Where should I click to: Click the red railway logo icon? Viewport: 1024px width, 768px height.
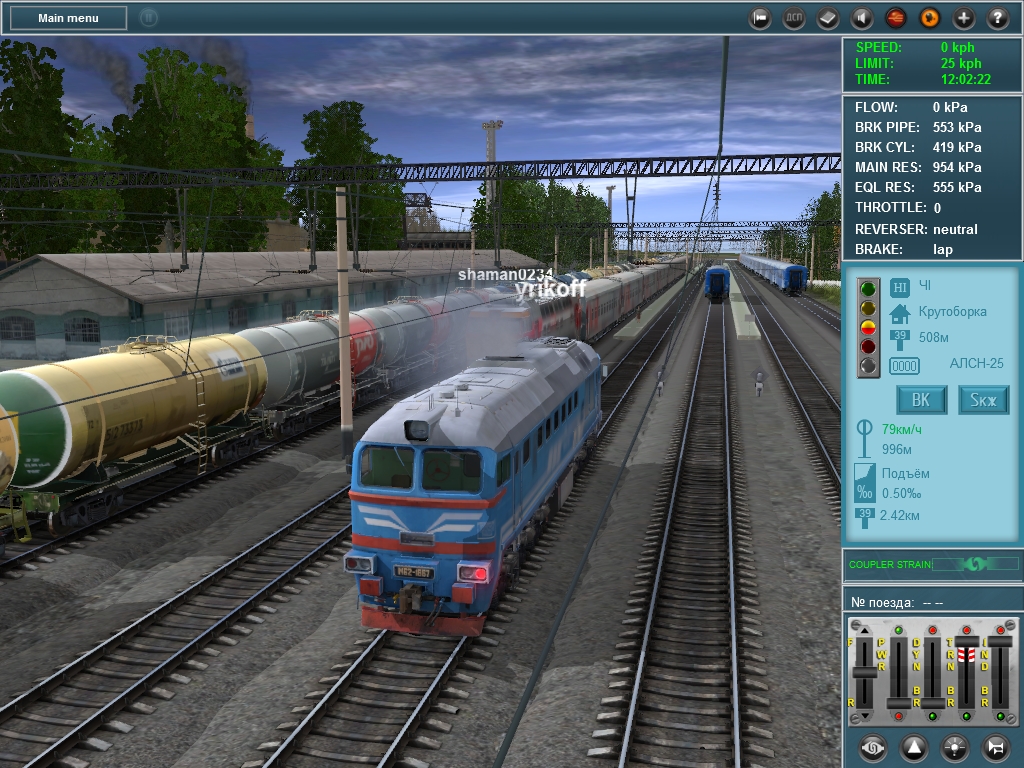point(896,18)
